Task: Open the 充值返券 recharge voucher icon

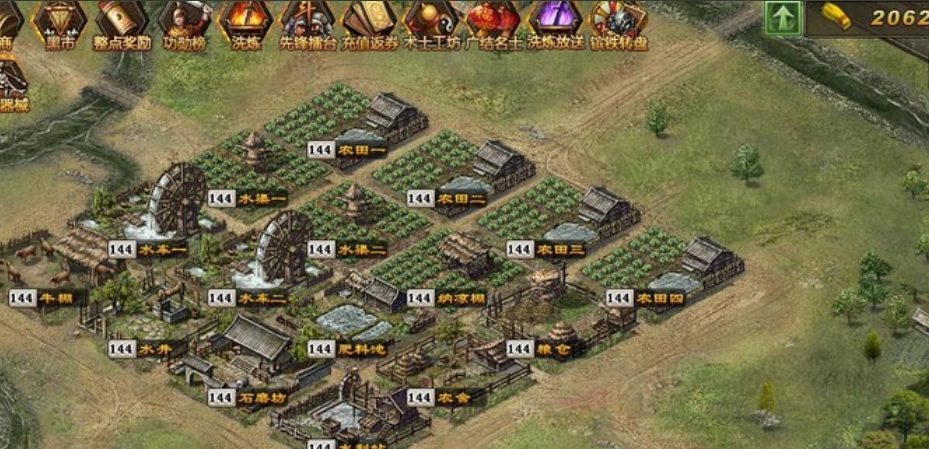Action: (370, 23)
